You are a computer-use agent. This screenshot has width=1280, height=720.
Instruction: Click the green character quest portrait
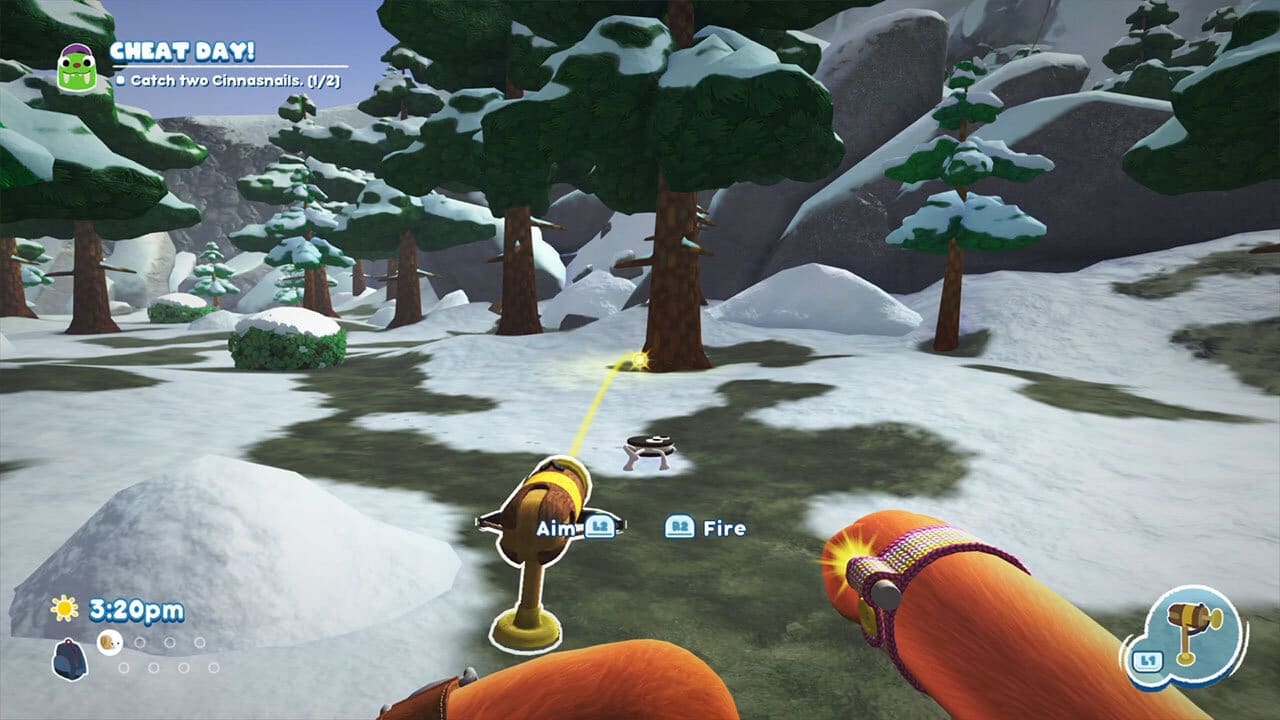point(75,68)
